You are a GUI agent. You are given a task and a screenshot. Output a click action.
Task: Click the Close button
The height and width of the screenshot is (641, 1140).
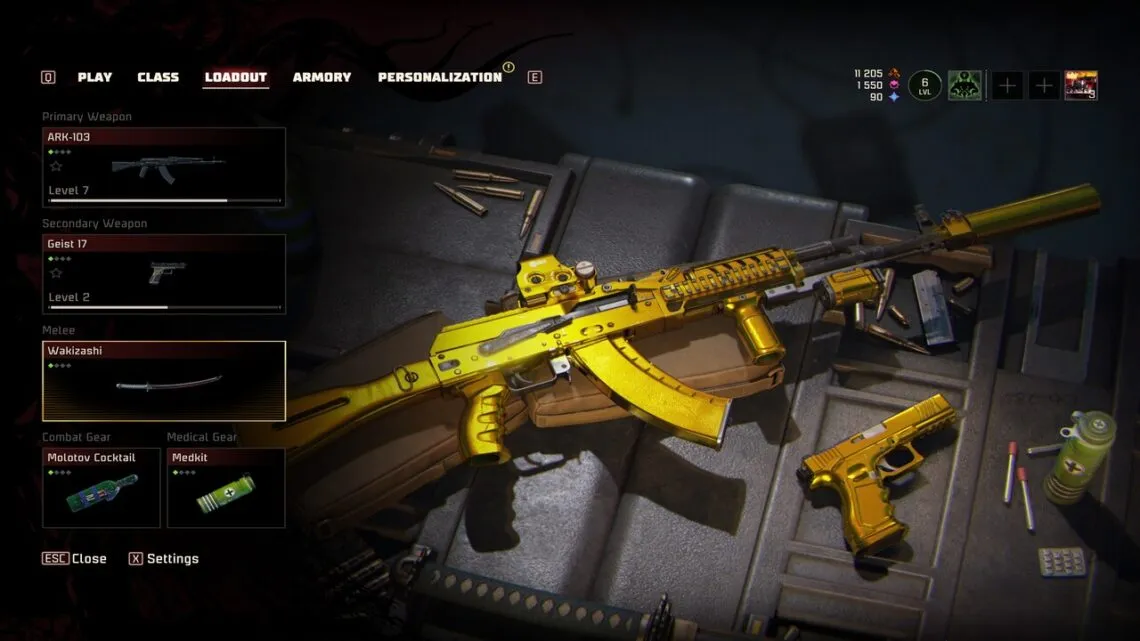[x=75, y=559]
